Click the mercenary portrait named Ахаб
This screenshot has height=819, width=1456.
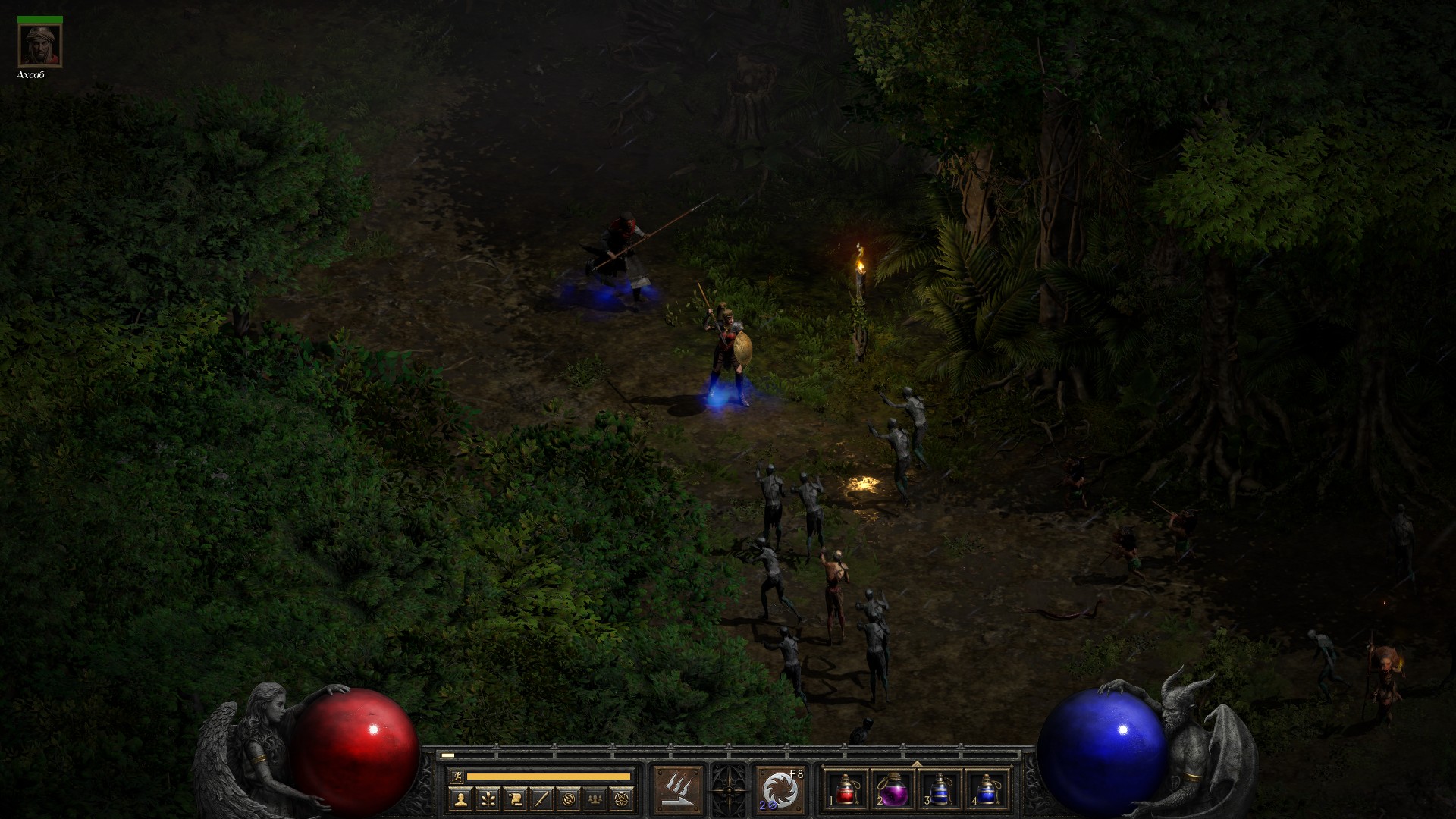point(40,46)
